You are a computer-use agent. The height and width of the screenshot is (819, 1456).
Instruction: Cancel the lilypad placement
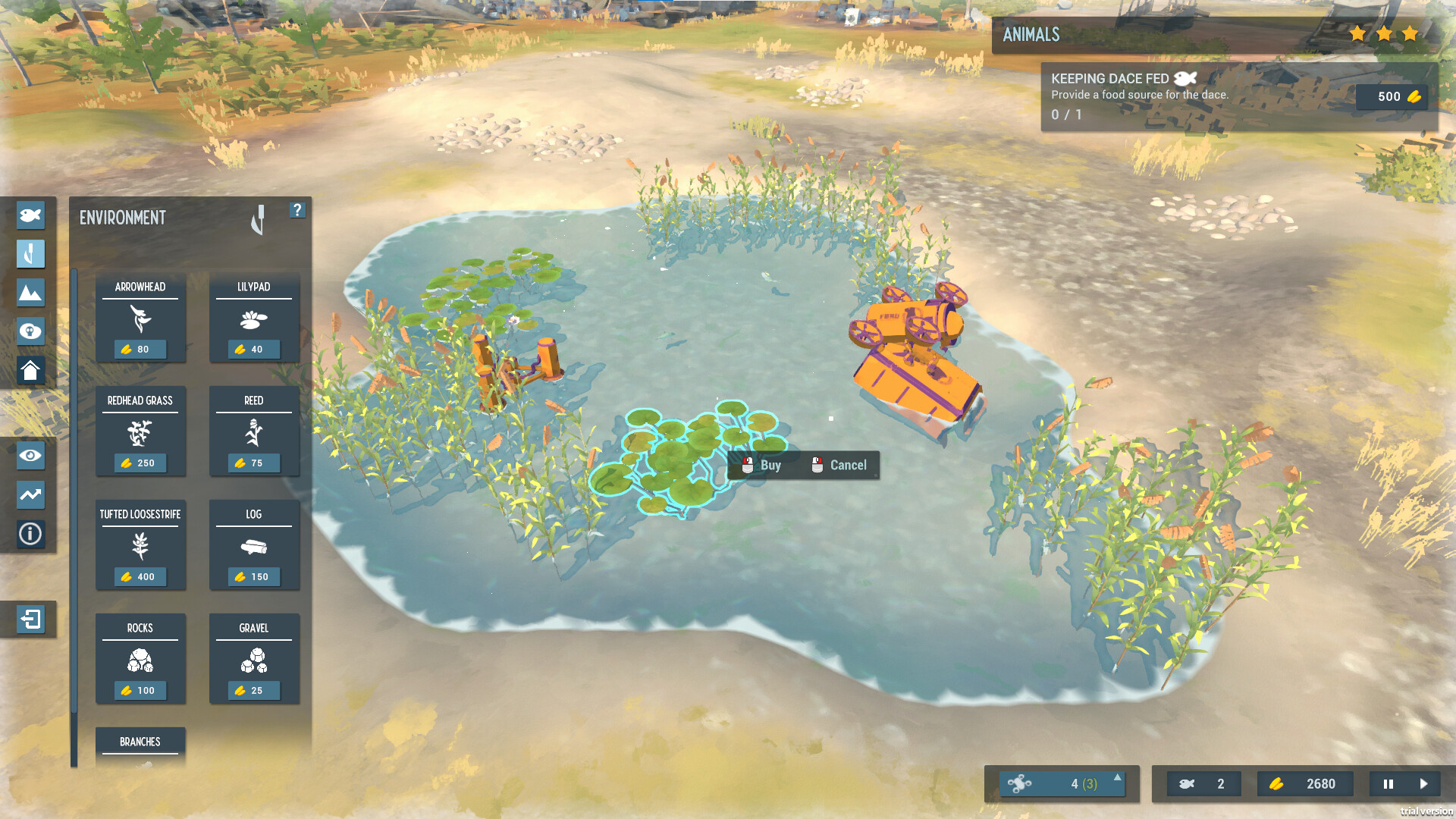tap(840, 465)
